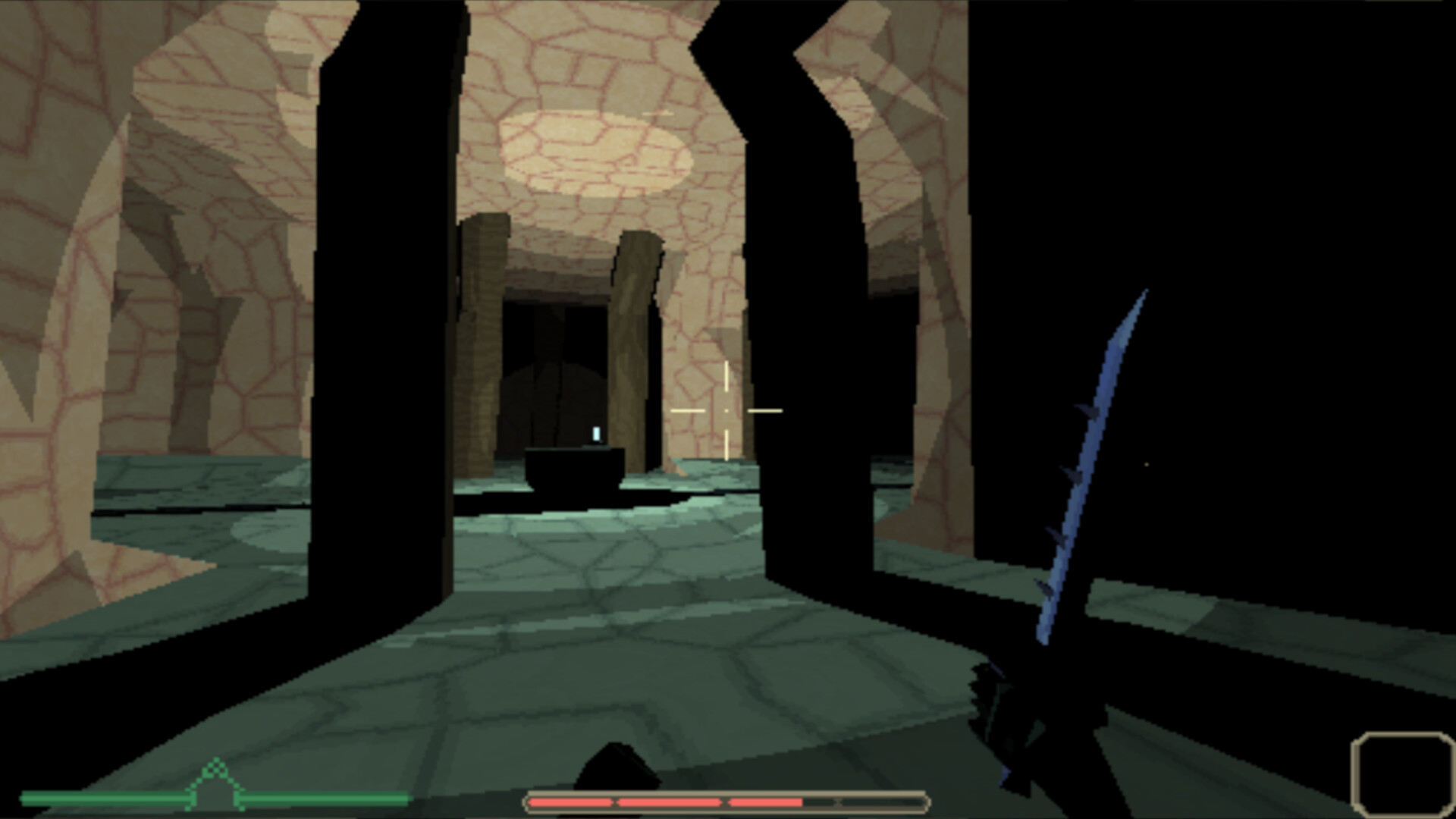Click the diamond divider in the red stamina bar
The image size is (1456, 819).
click(x=616, y=800)
